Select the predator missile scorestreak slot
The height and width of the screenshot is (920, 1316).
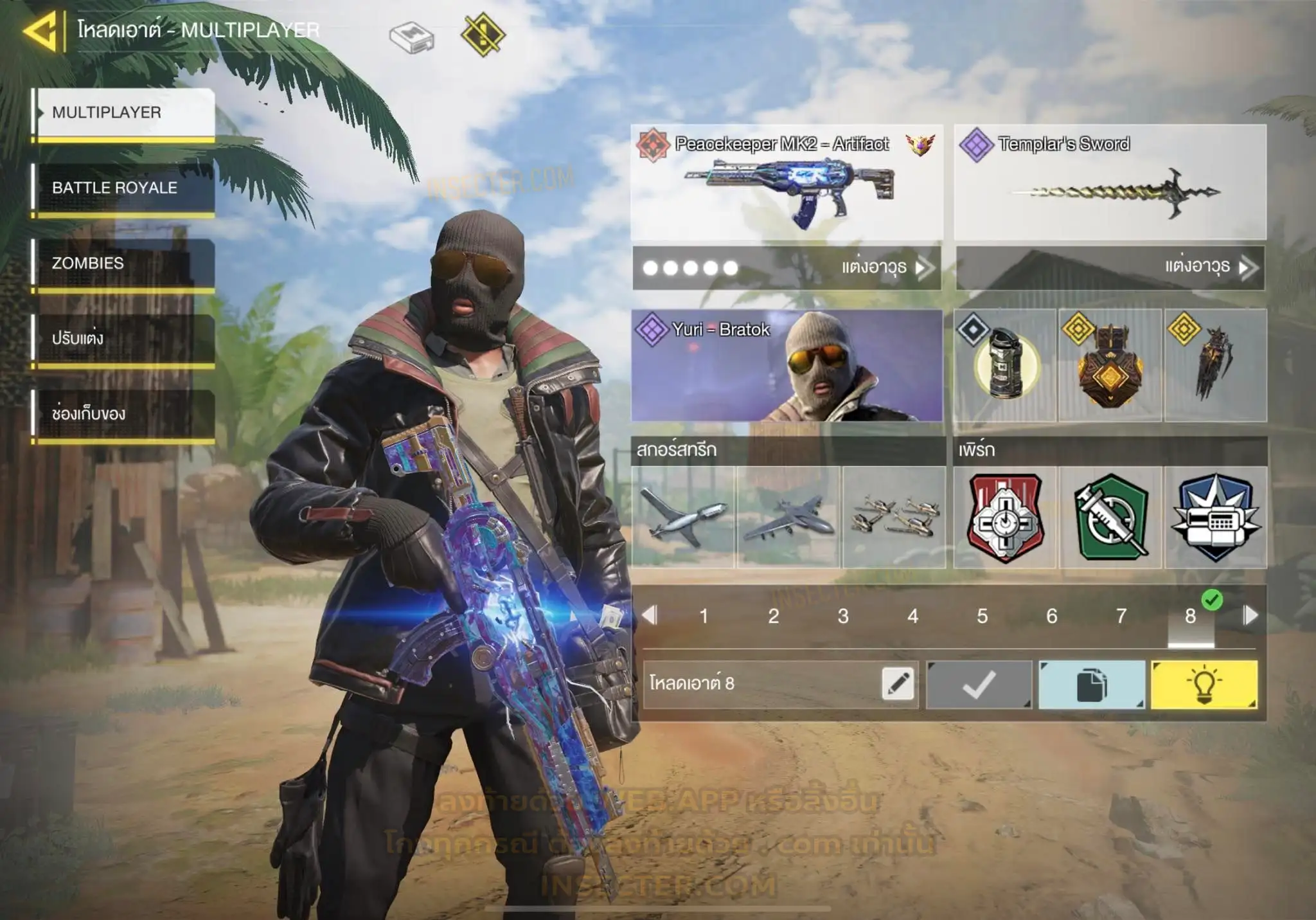[x=682, y=518]
